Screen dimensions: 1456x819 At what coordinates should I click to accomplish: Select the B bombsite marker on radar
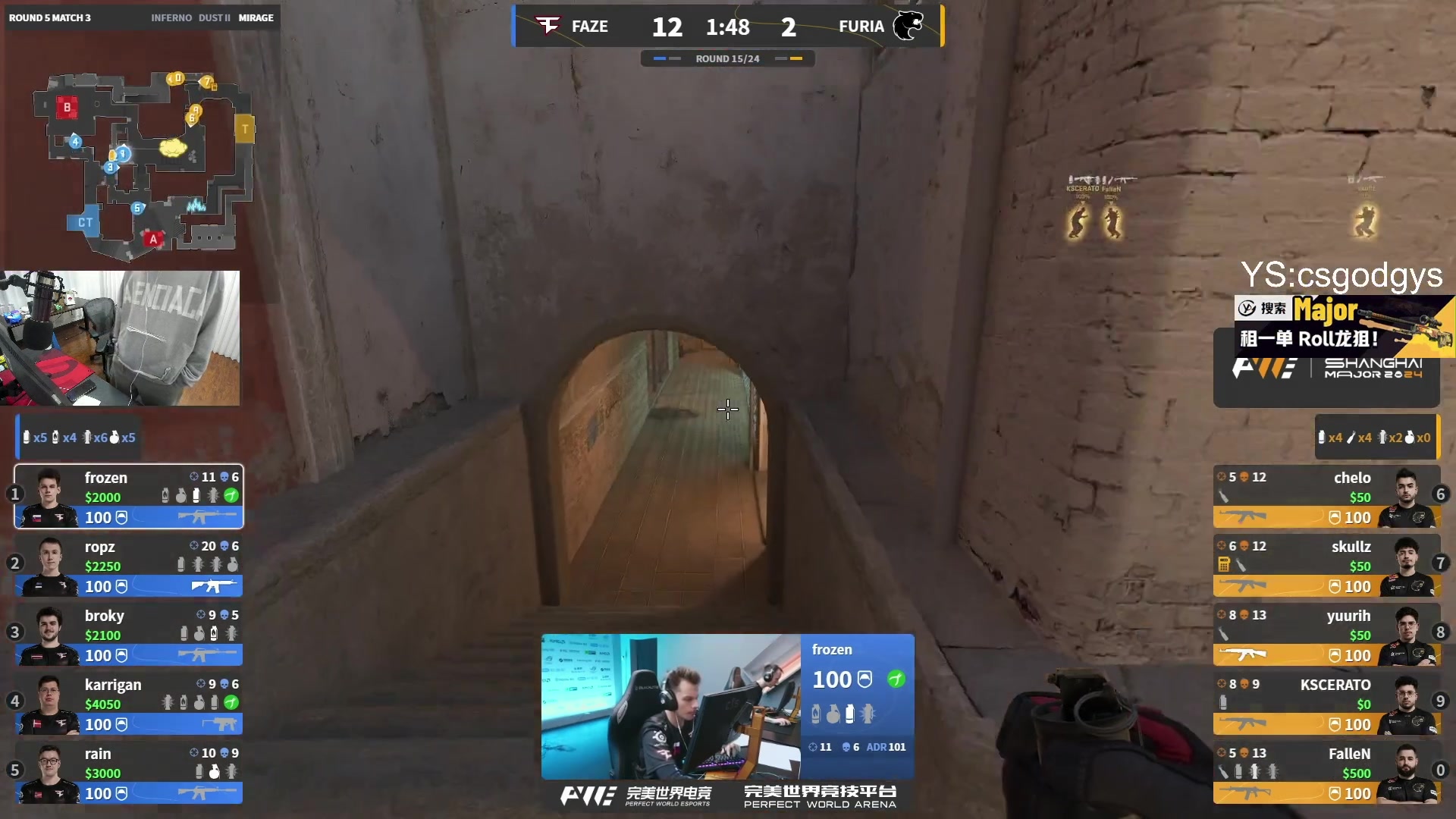pyautogui.click(x=67, y=108)
